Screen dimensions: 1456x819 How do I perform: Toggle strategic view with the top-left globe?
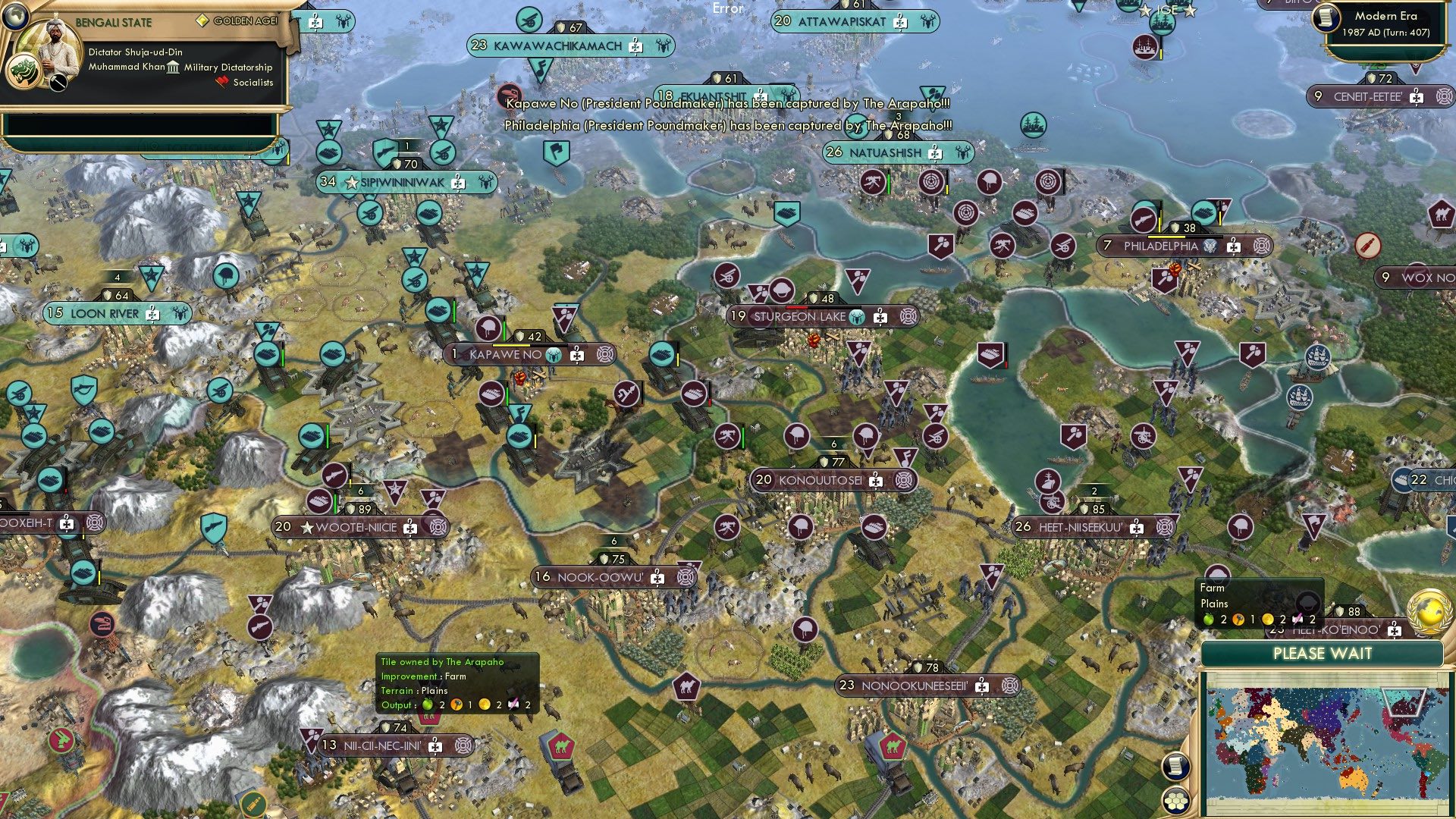point(14,15)
